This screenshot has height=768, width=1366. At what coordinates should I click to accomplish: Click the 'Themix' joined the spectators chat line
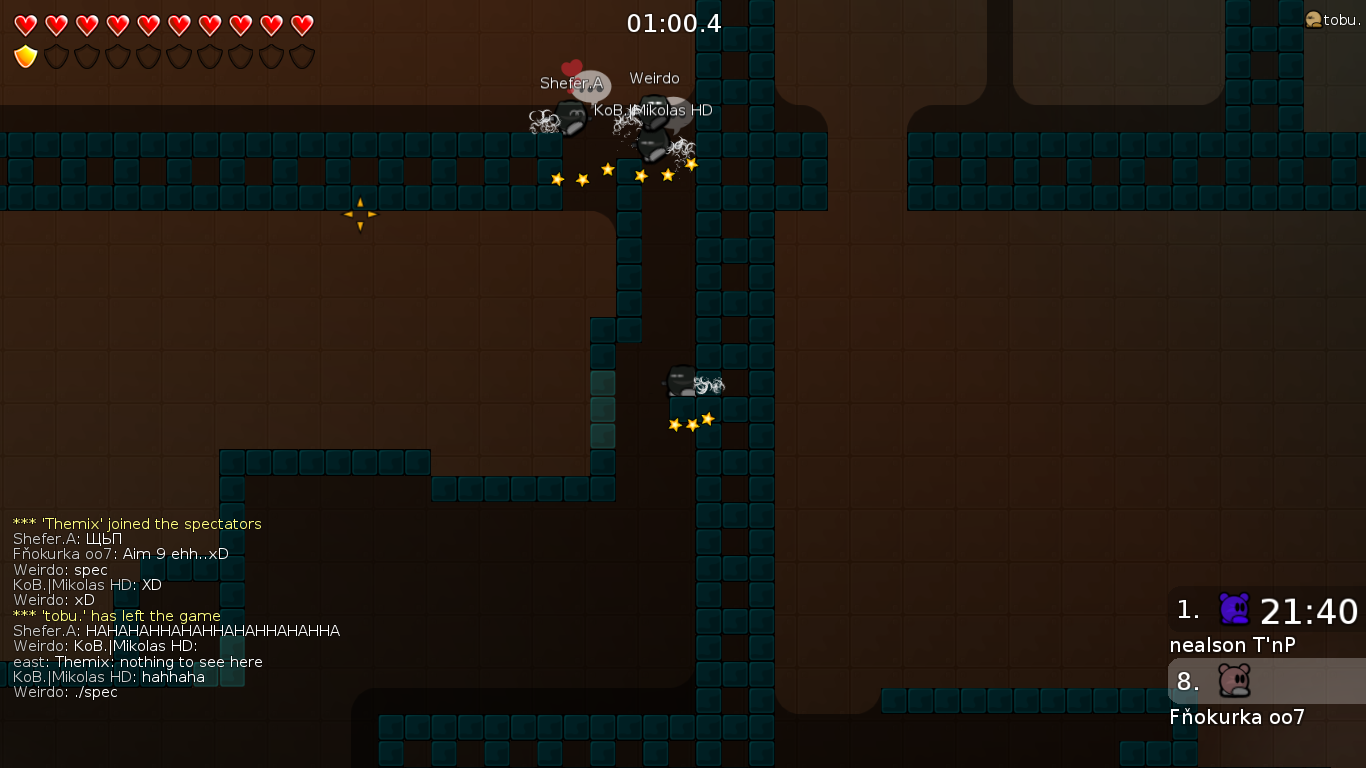pos(137,524)
